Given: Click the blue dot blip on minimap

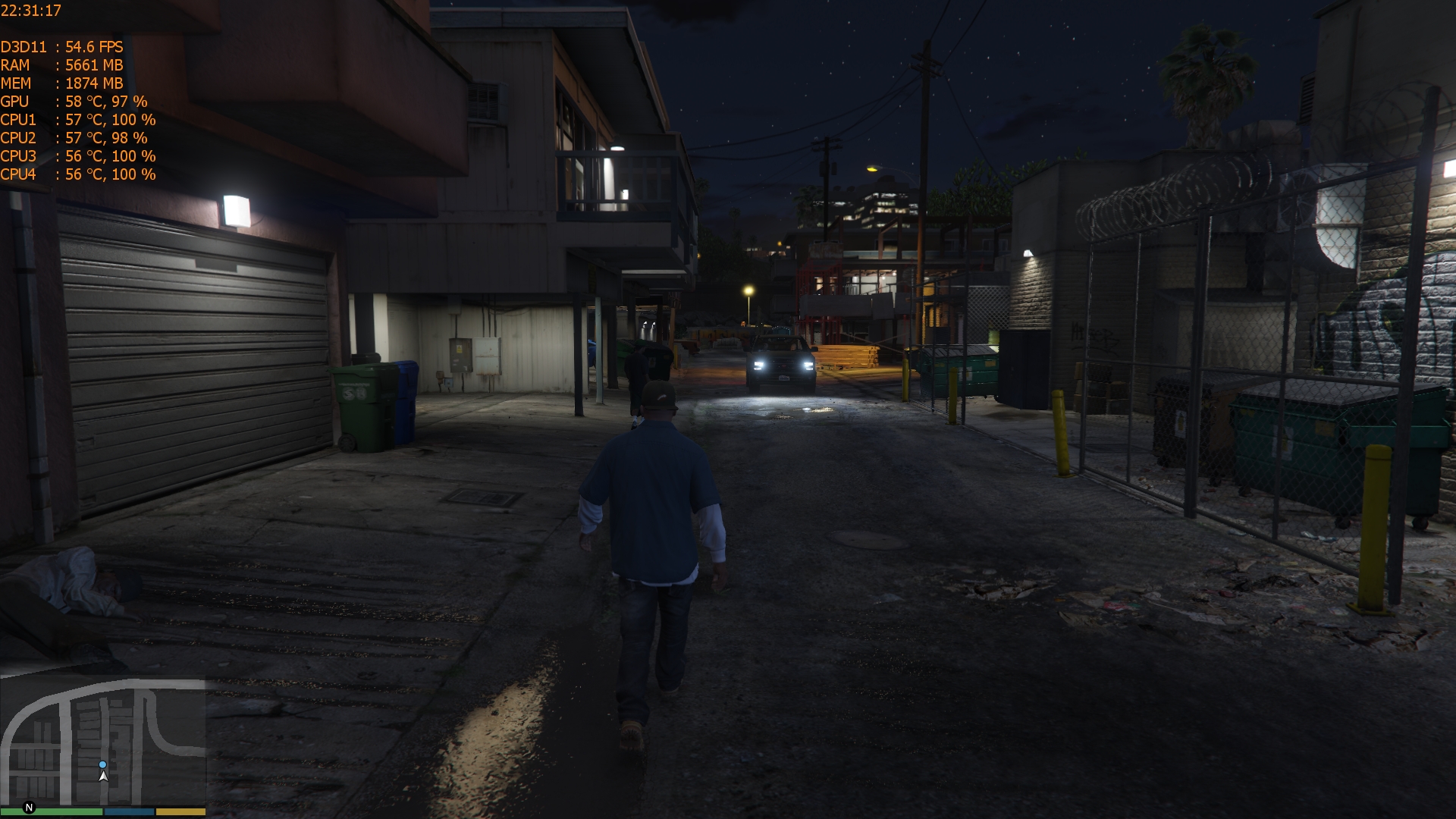Looking at the screenshot, I should [103, 764].
